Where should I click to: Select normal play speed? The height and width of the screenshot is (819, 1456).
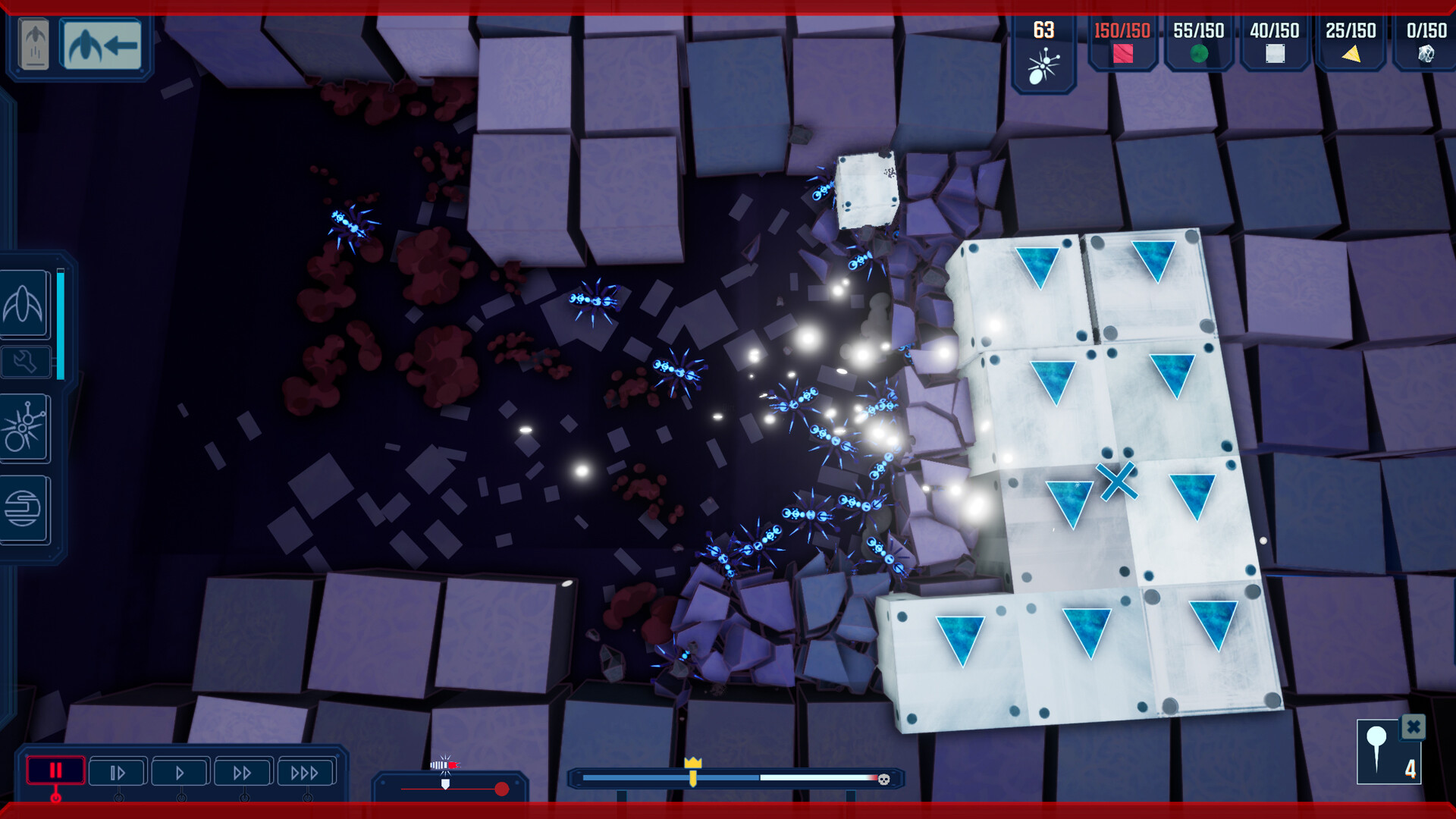[180, 771]
